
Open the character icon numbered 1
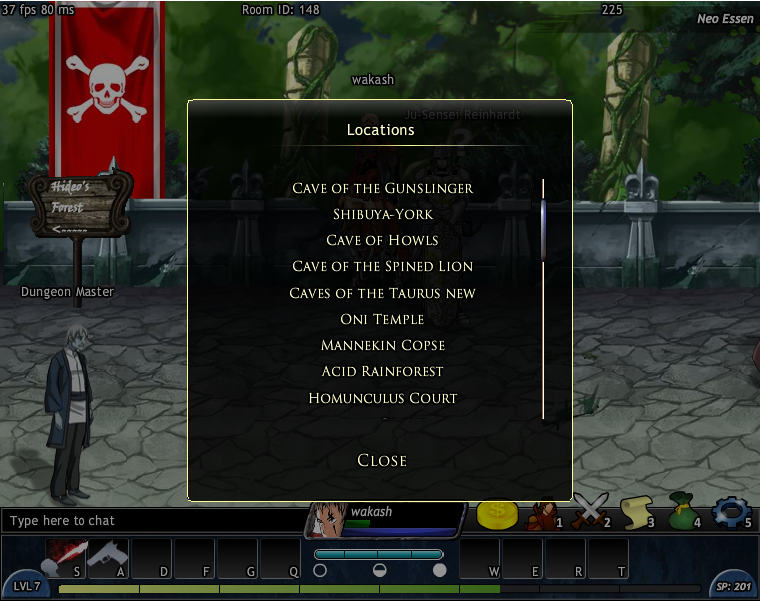pyautogui.click(x=543, y=514)
